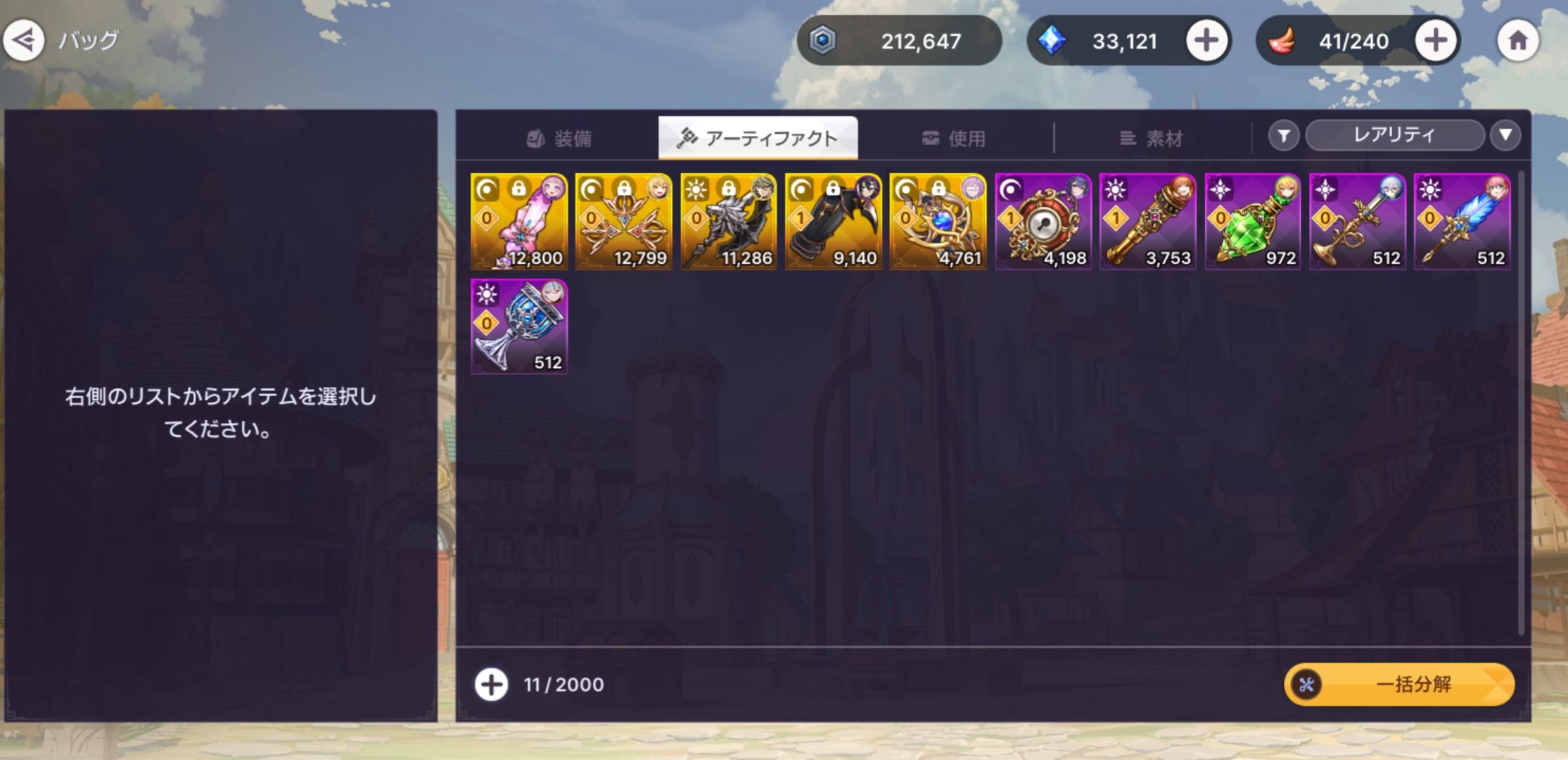Start 一括分解 bulk dismantle
The width and height of the screenshot is (1568, 760).
(1398, 684)
